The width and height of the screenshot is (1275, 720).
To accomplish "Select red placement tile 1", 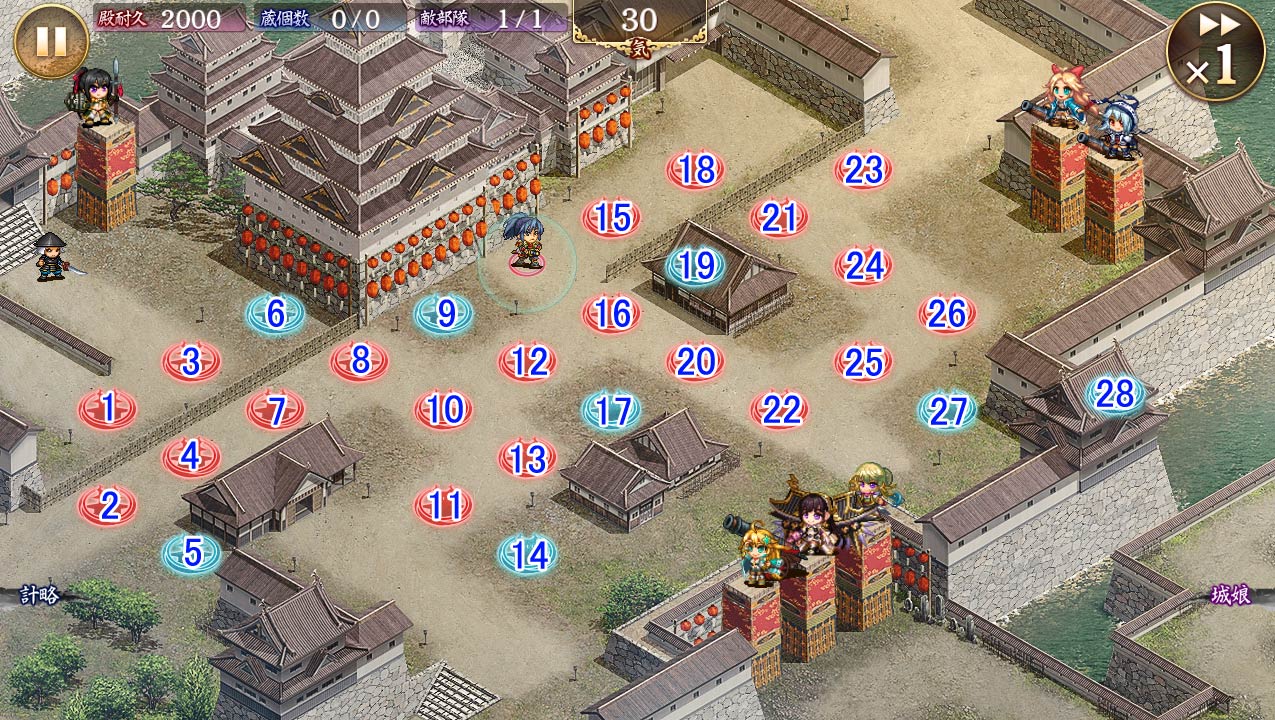I will click(108, 408).
